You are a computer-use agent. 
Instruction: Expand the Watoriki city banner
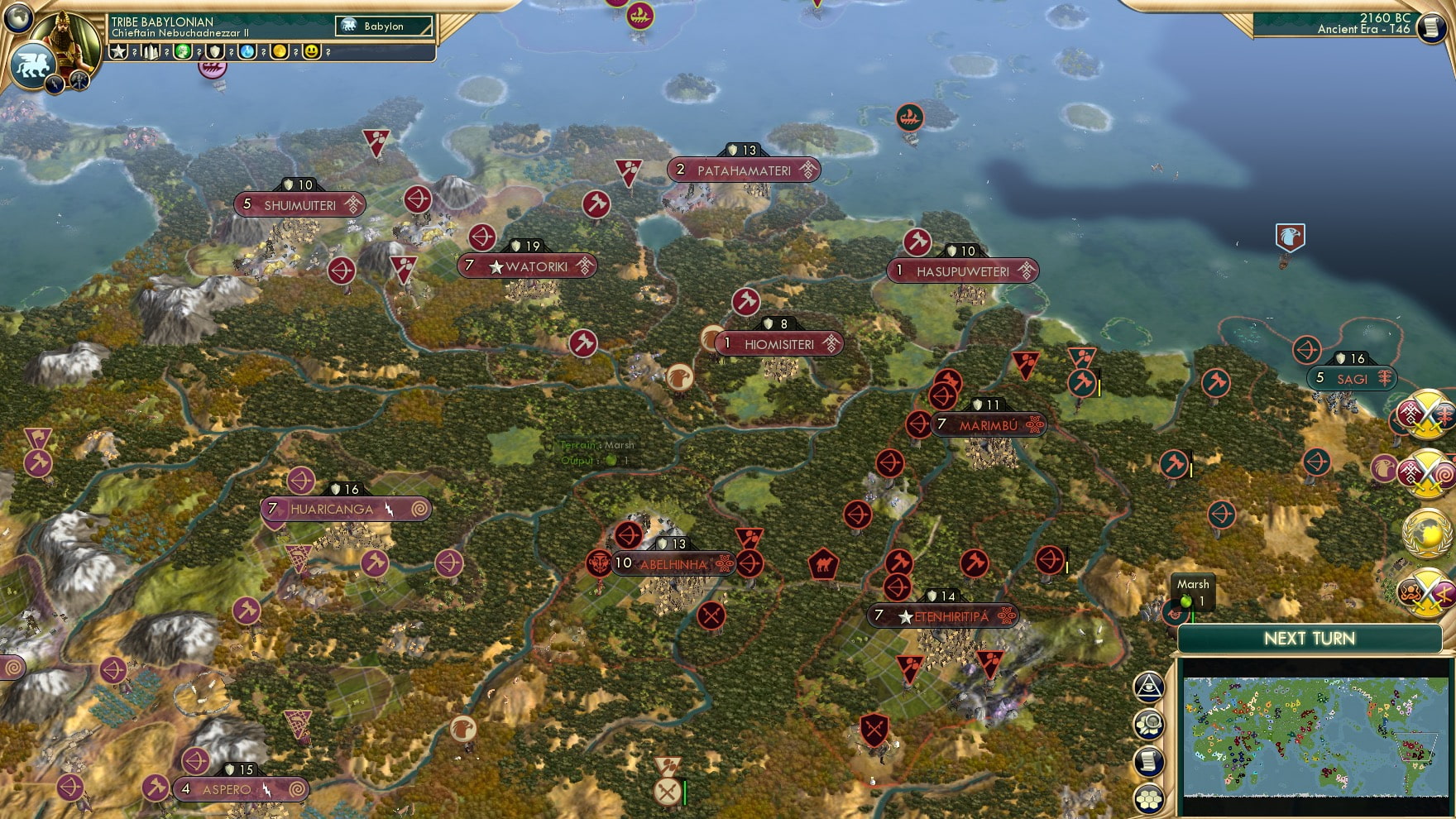(528, 266)
